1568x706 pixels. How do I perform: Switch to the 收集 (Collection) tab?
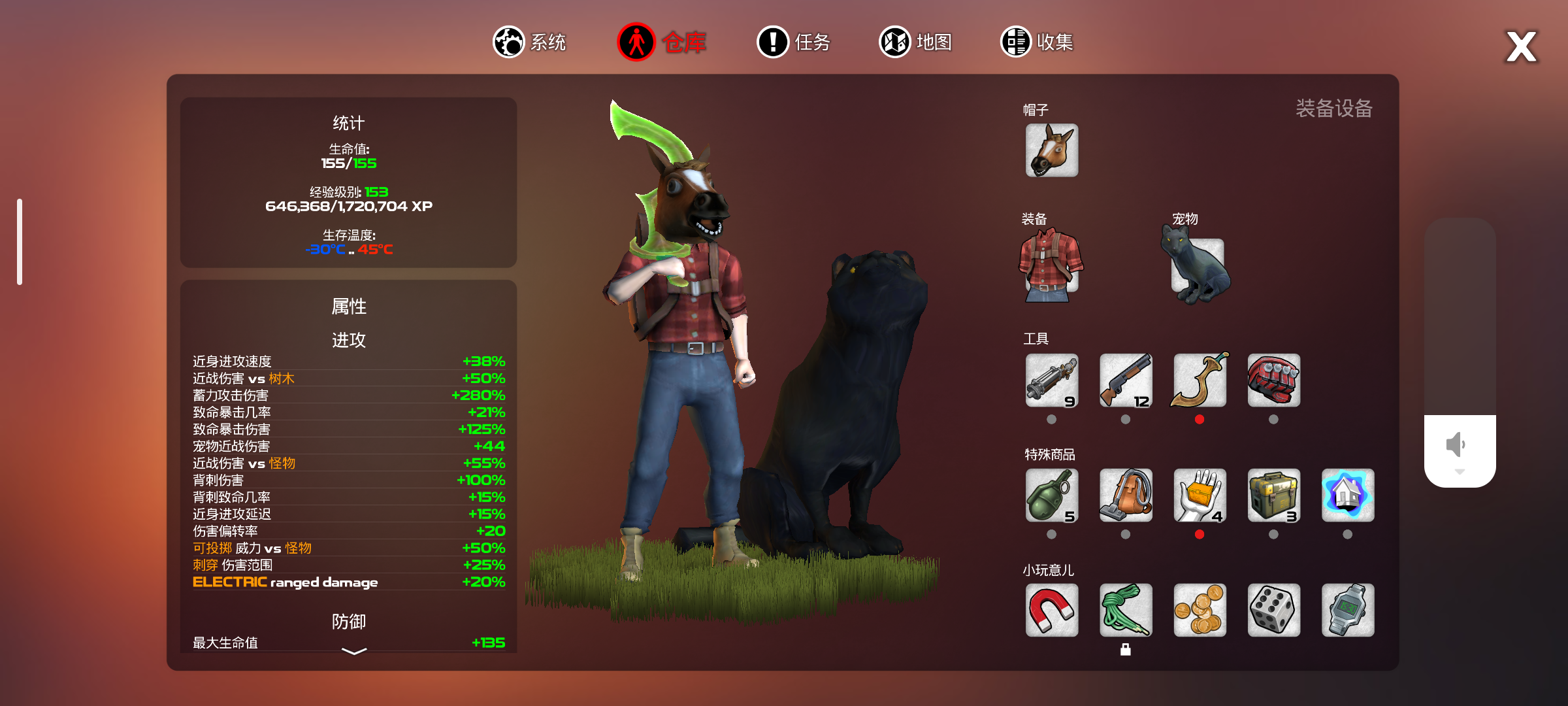click(x=1037, y=42)
